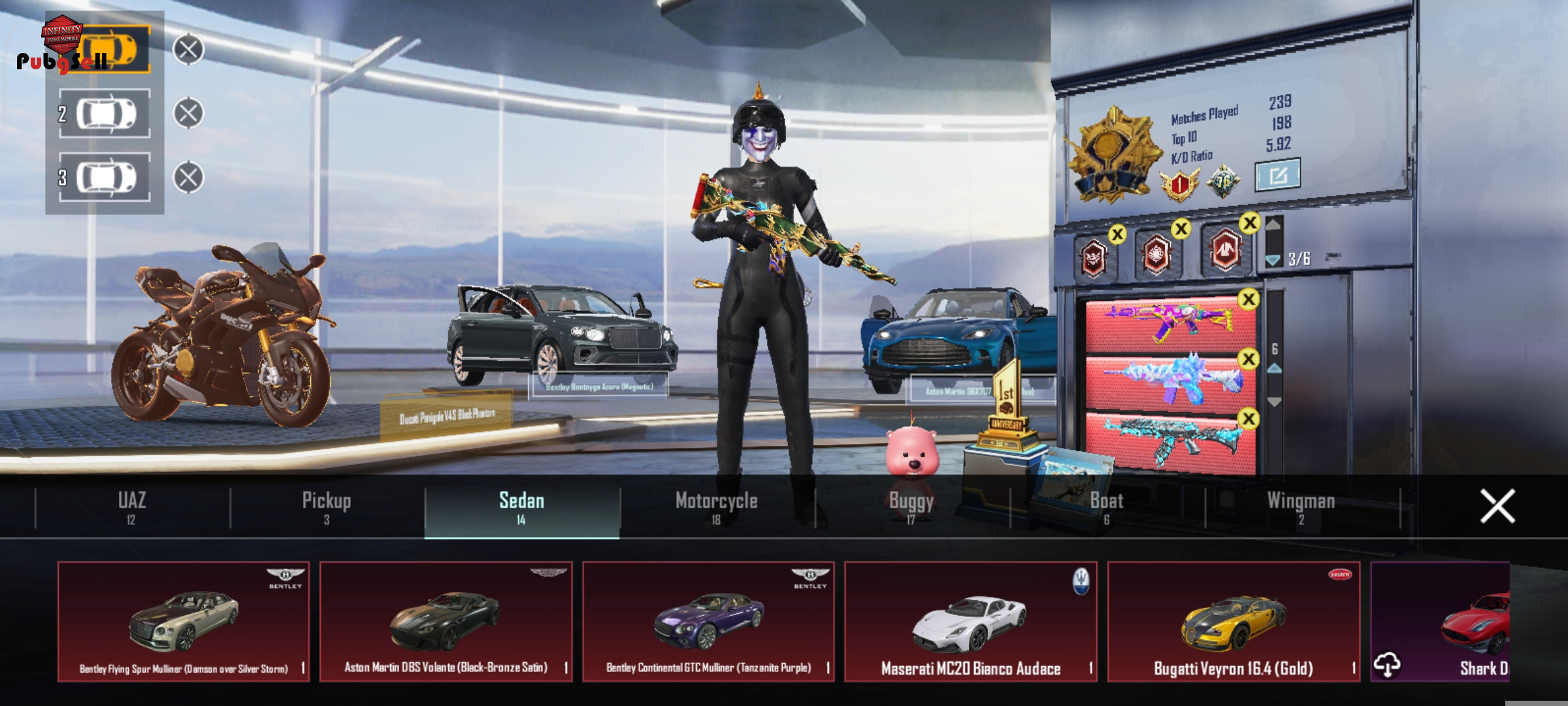
Task: Select the Maserati MC20 Bianco Audace
Action: pyautogui.click(x=971, y=621)
